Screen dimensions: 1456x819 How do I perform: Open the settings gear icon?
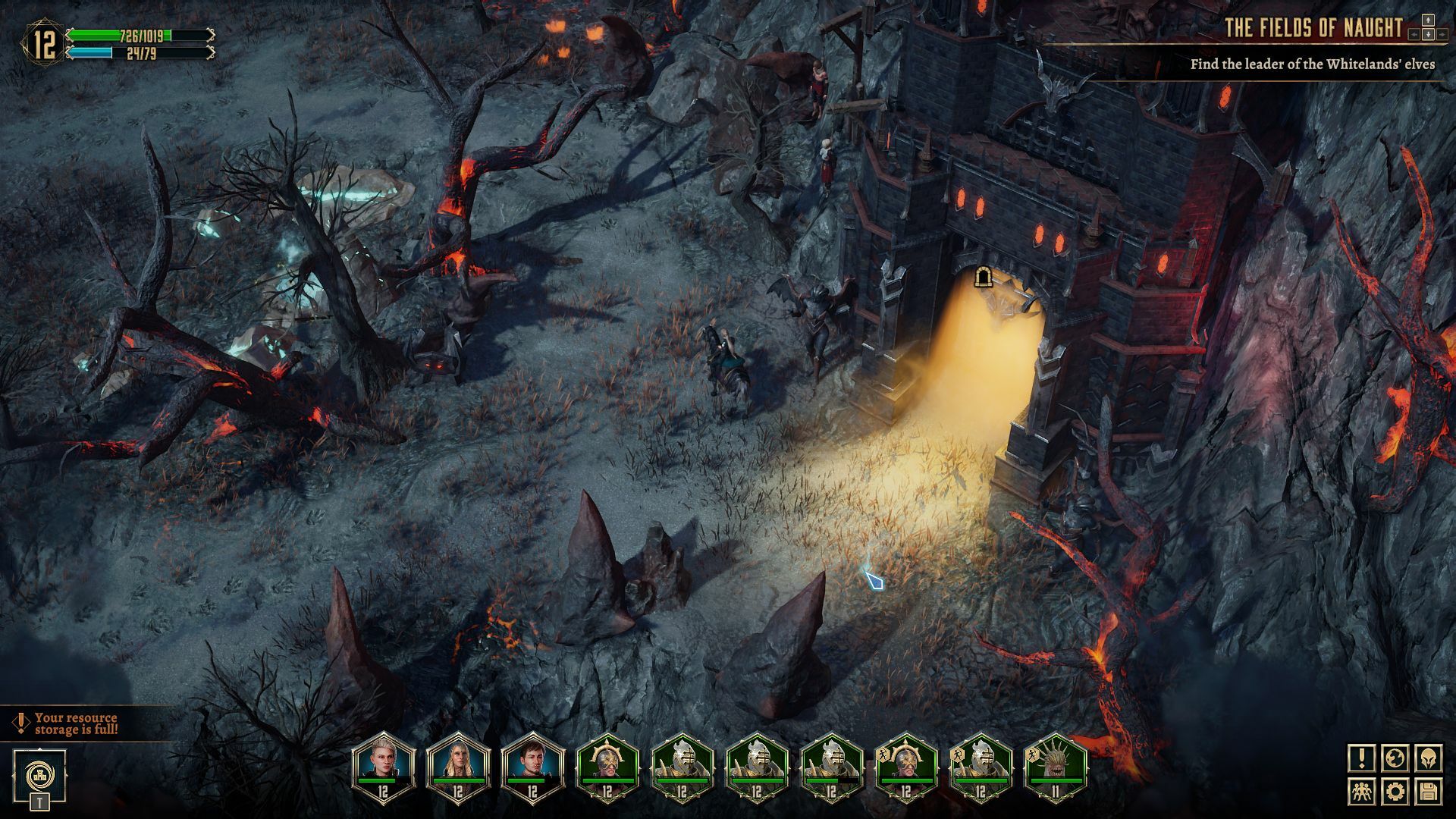1395,792
